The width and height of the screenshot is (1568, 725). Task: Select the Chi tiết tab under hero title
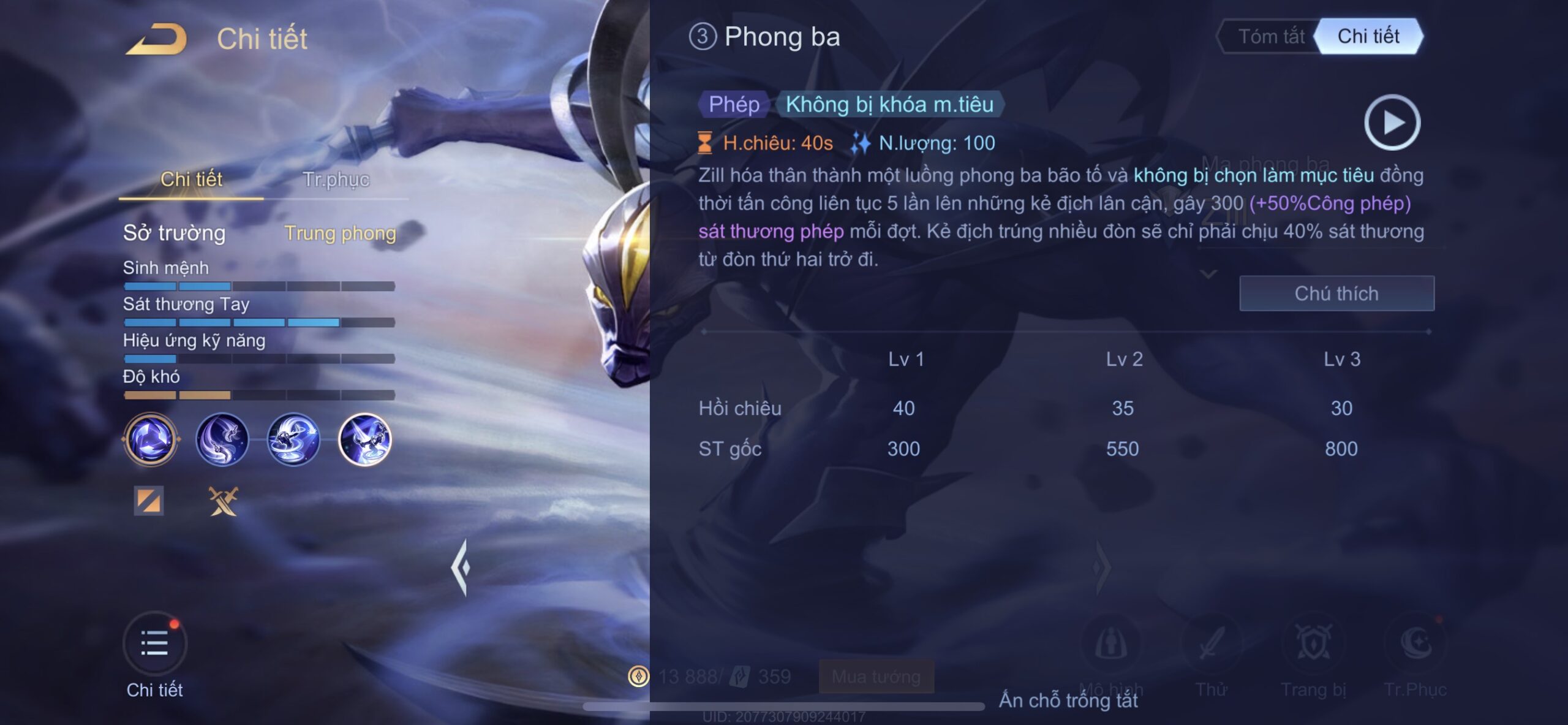[191, 180]
